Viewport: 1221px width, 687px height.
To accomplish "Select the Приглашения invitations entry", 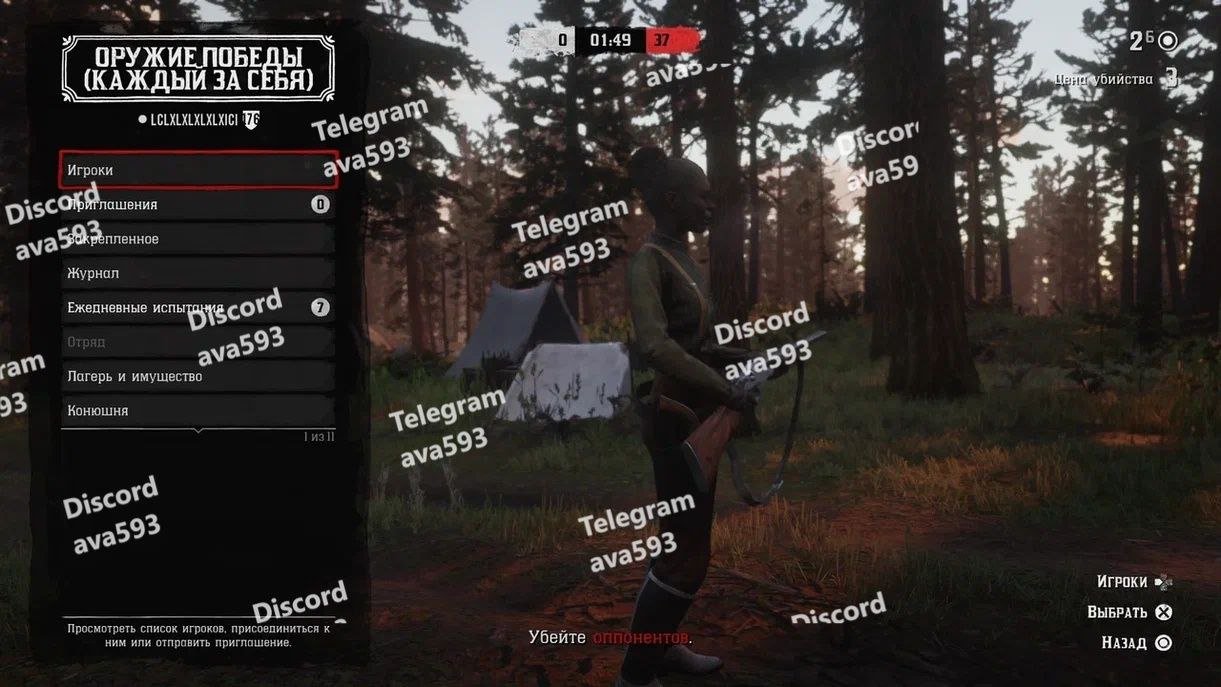I will coord(198,205).
